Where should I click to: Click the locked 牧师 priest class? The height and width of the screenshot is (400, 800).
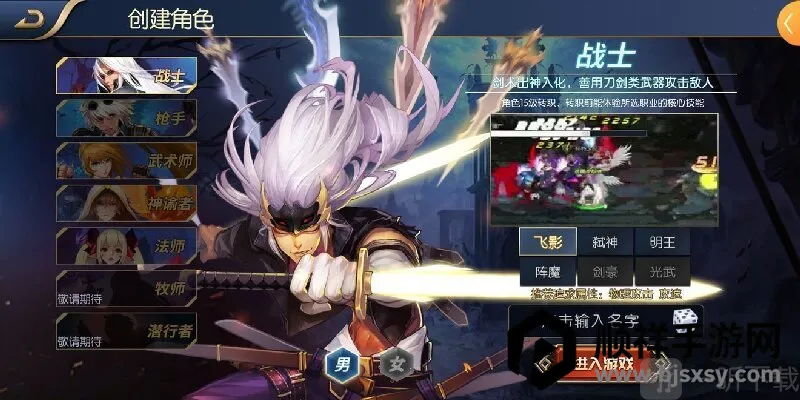point(126,289)
